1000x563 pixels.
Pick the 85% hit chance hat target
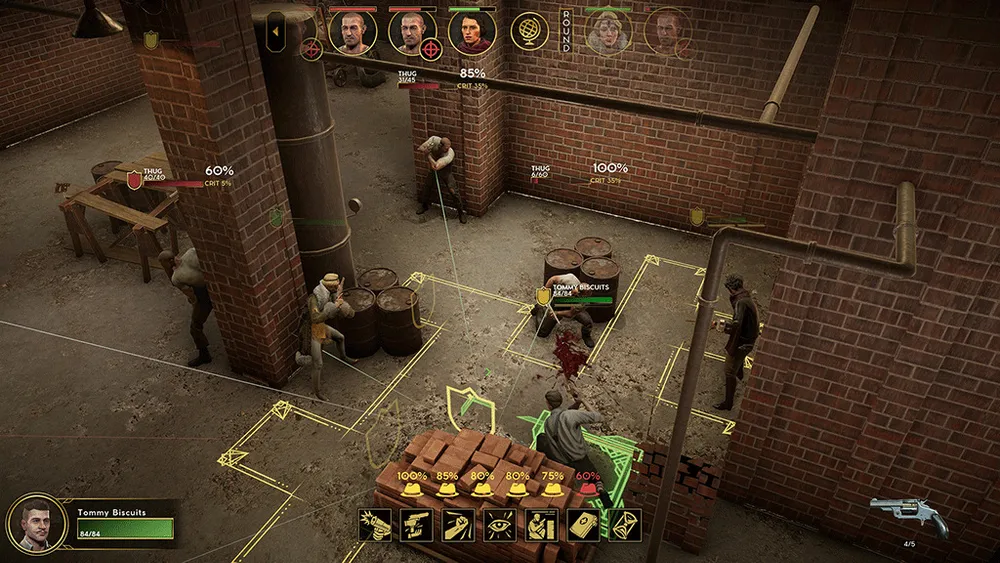click(447, 489)
